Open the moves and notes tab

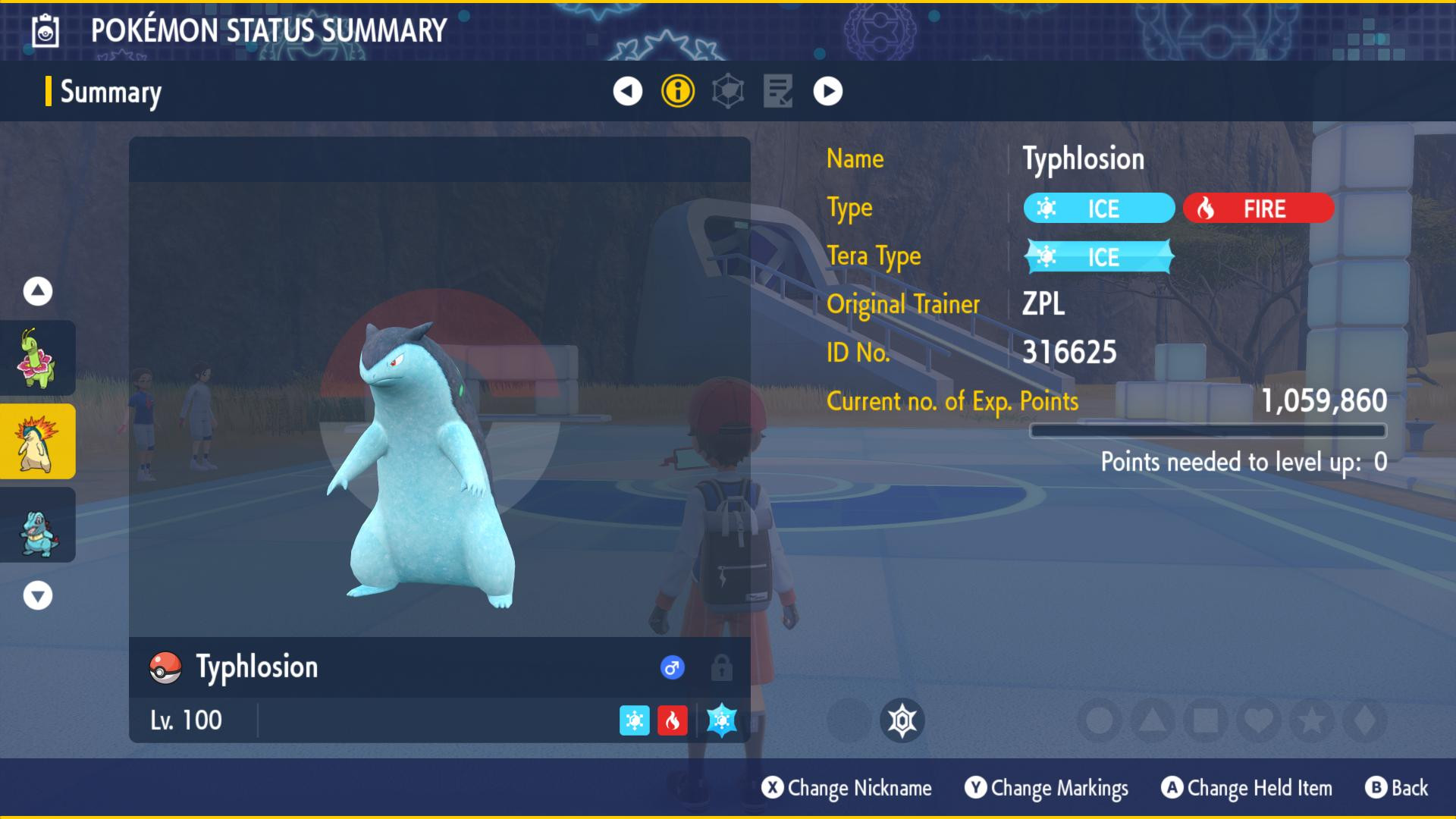click(778, 92)
